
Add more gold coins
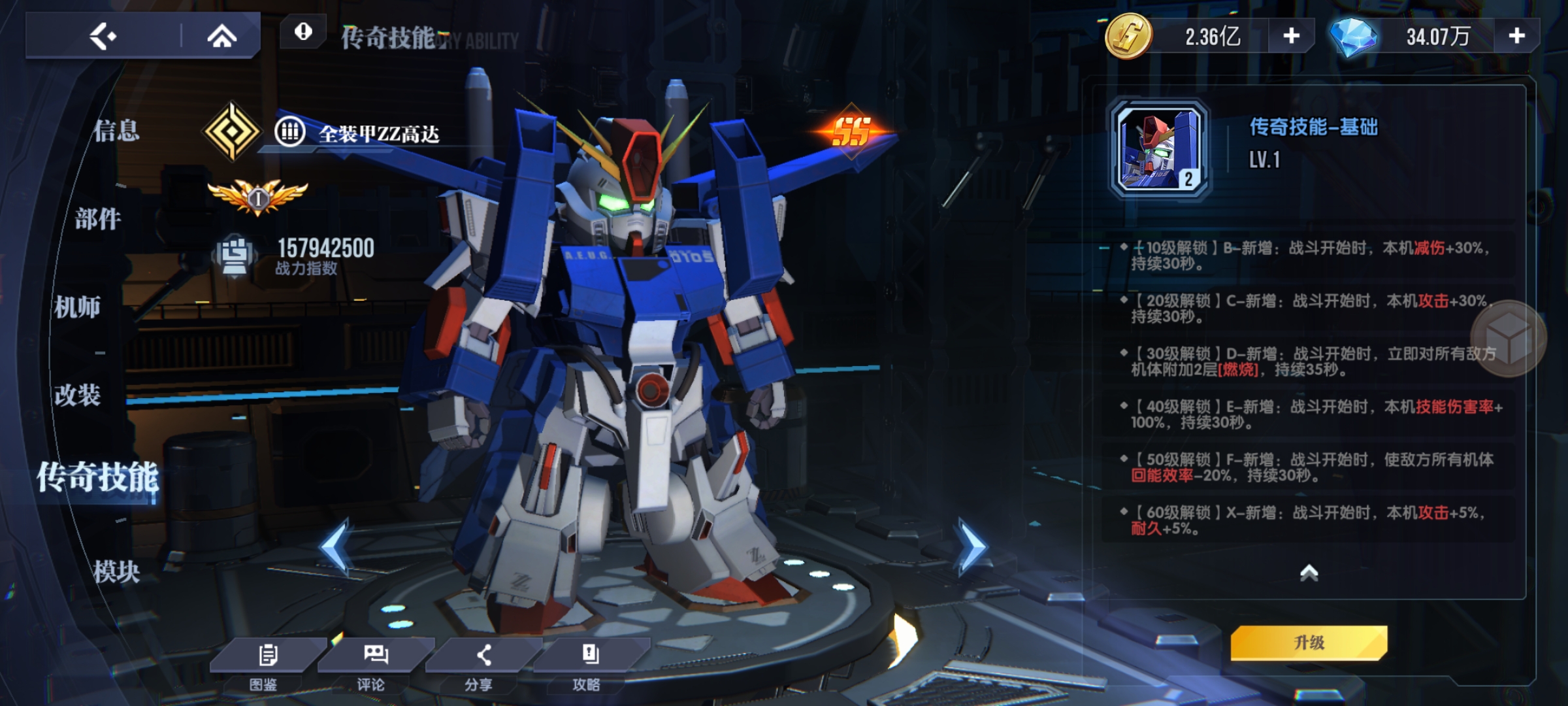click(1291, 36)
